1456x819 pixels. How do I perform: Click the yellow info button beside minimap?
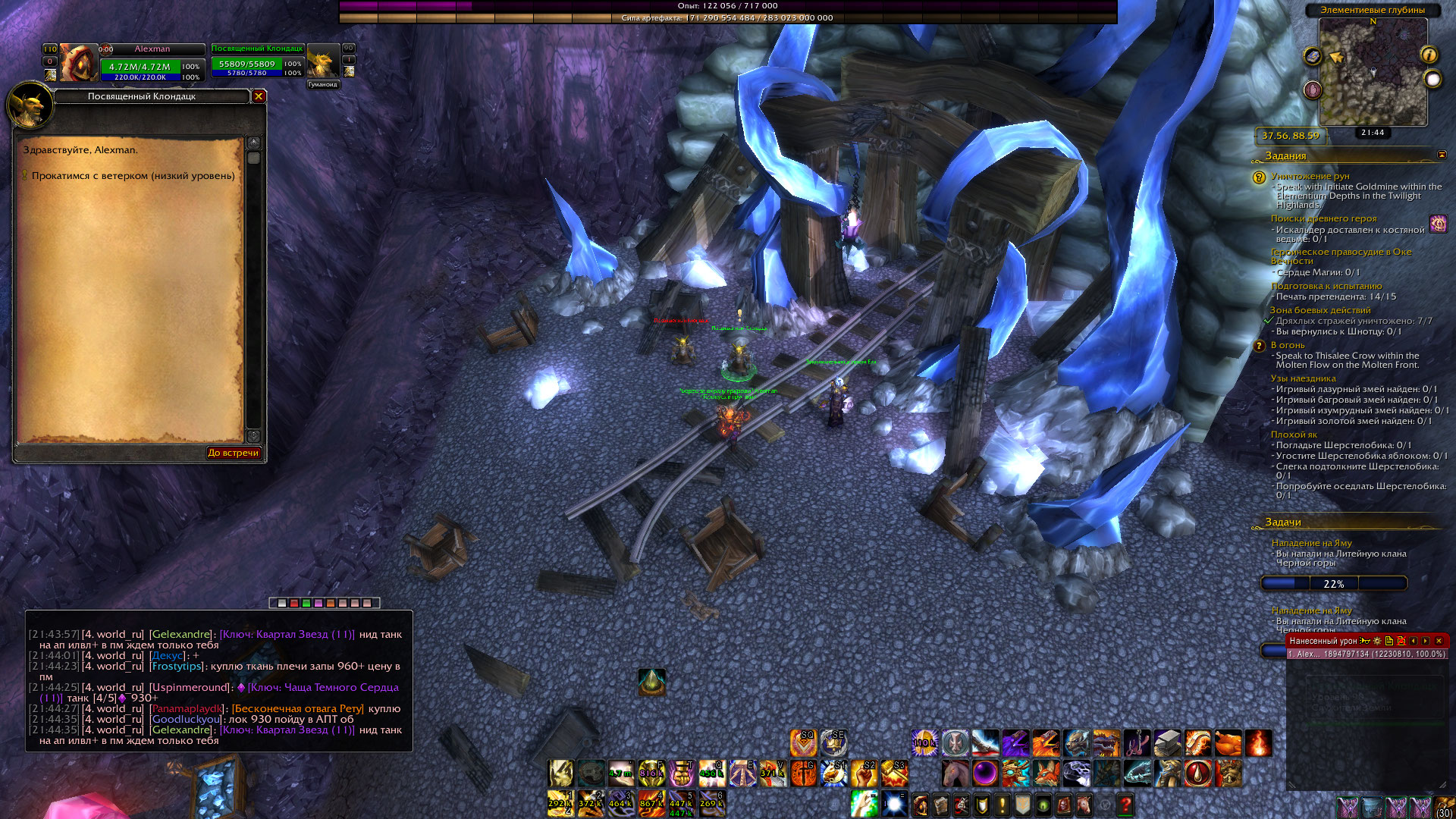tap(1429, 55)
